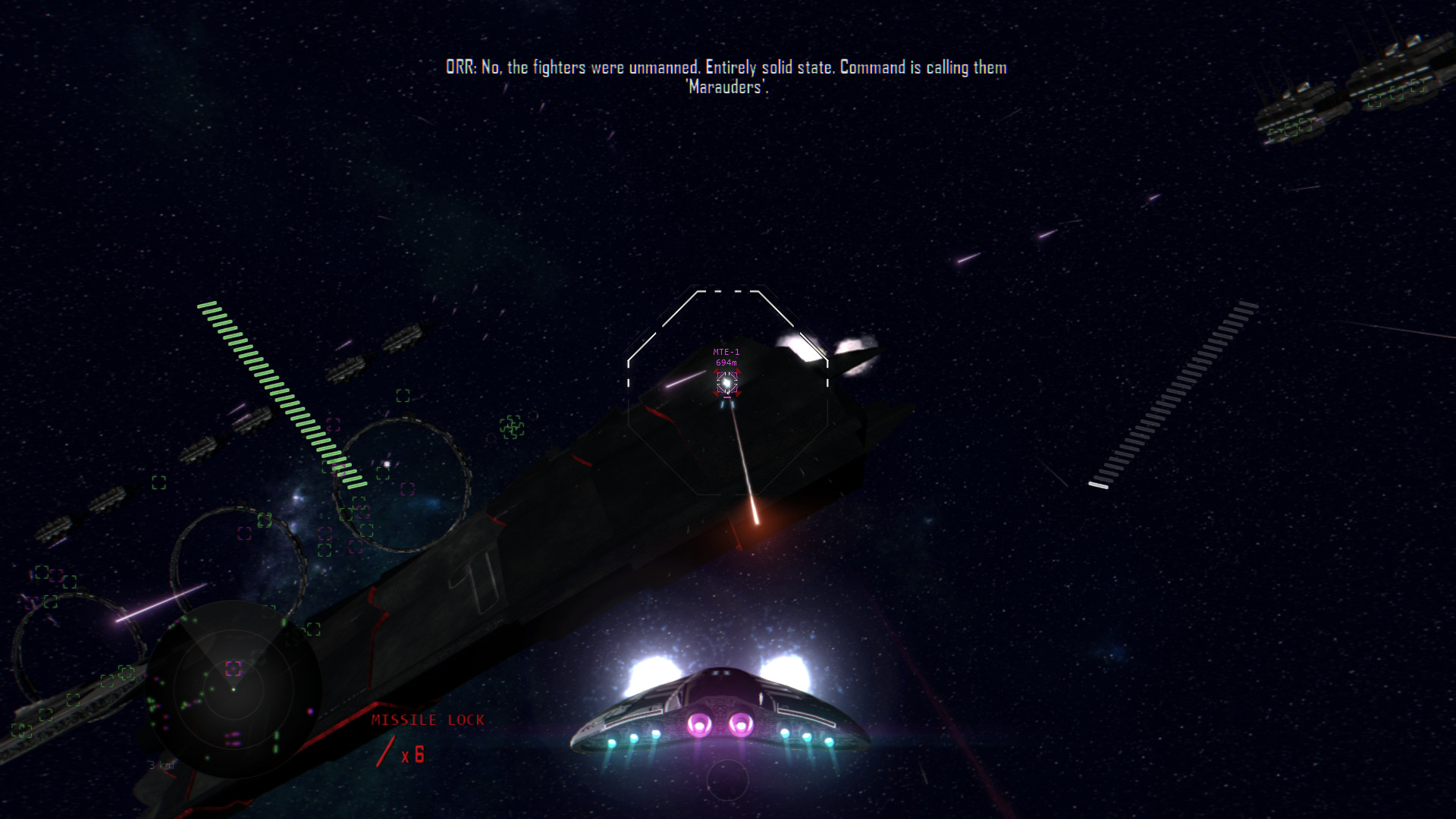Select the purple enemy blip on radar edge
1456x819 pixels.
pyautogui.click(x=310, y=711)
